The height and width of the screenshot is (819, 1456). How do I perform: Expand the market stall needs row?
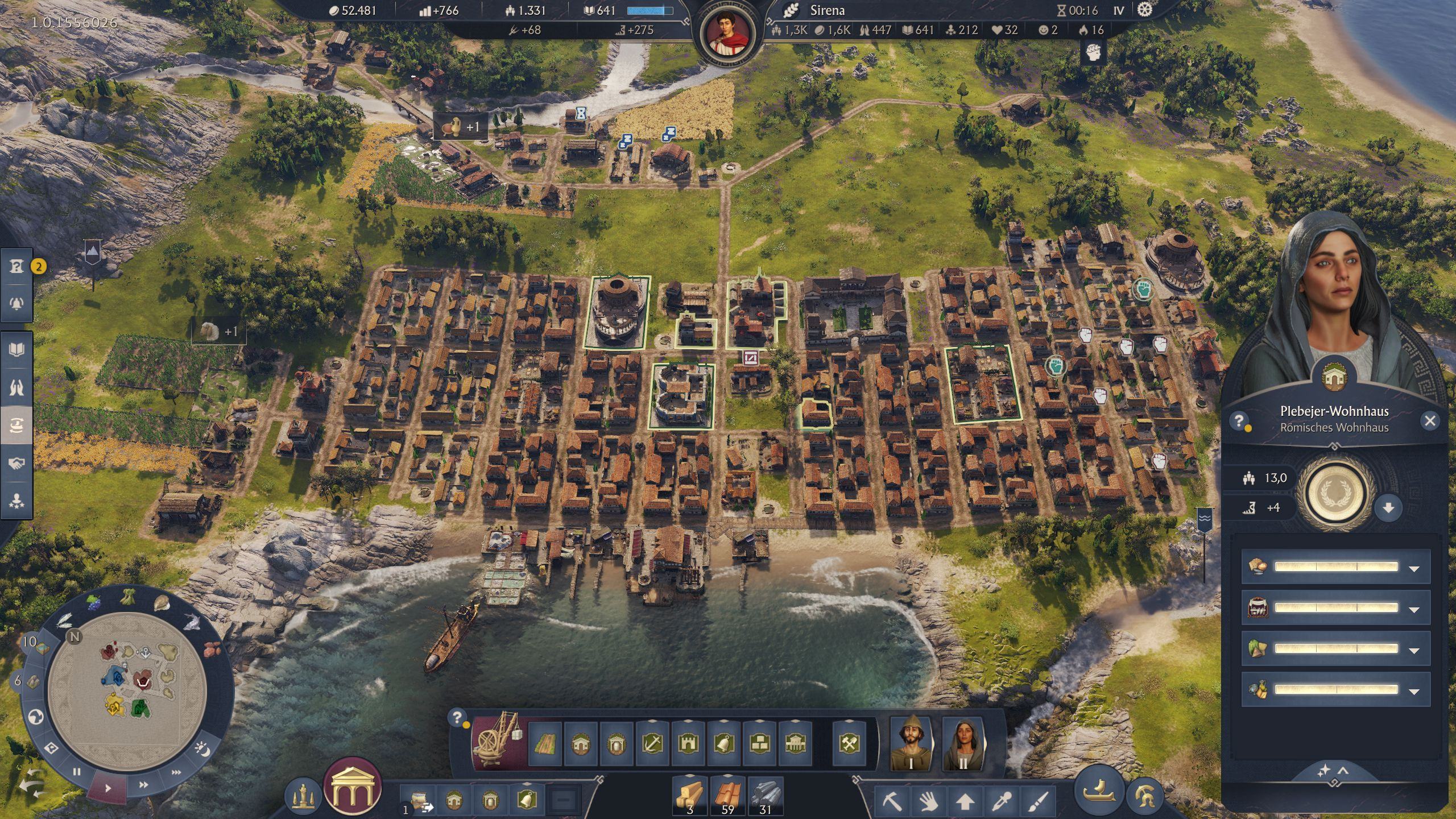[1414, 609]
